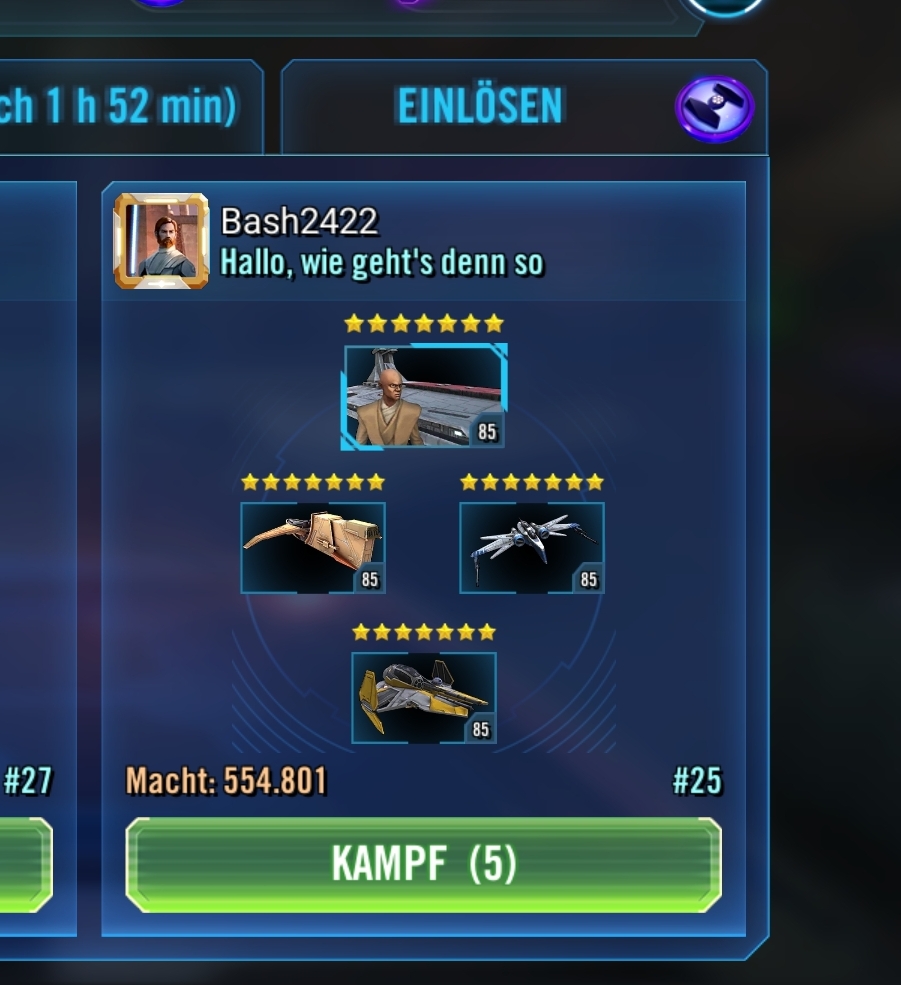
Task: Select the Mace Windu capital ship tile
Action: [424, 396]
